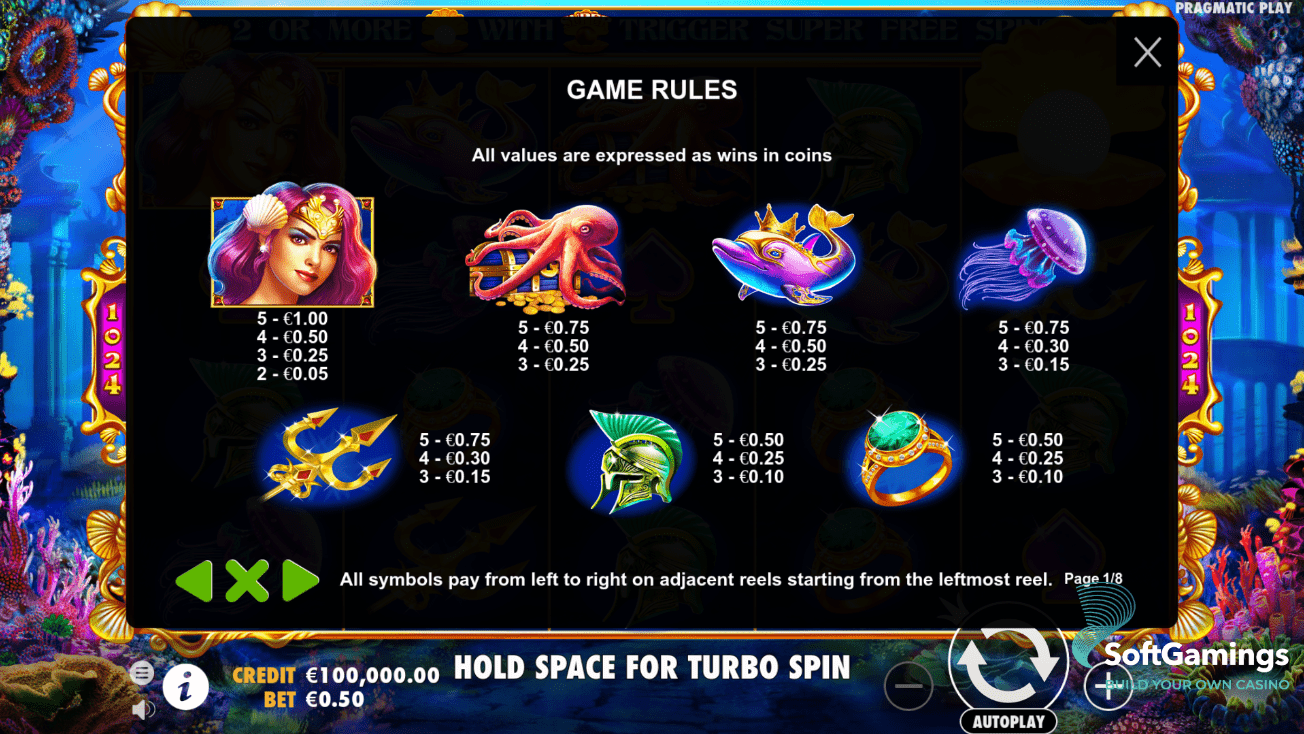Decrease the bet with the minus button

tap(908, 687)
